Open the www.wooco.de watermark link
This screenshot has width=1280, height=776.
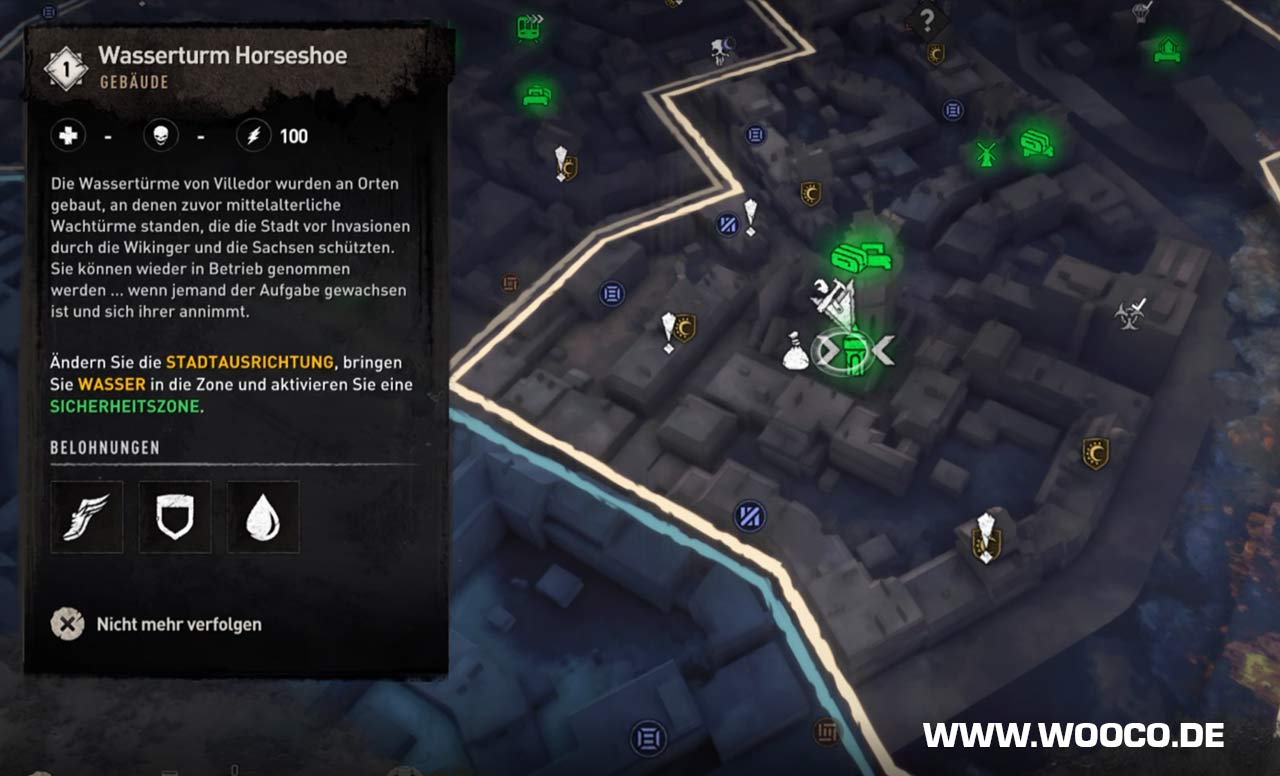1073,735
